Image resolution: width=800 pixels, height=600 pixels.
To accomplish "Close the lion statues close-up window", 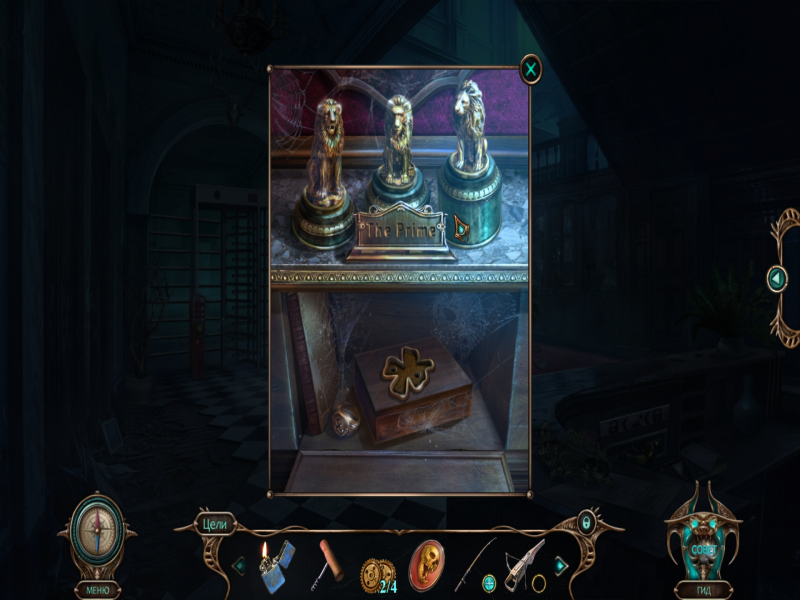I will (531, 69).
